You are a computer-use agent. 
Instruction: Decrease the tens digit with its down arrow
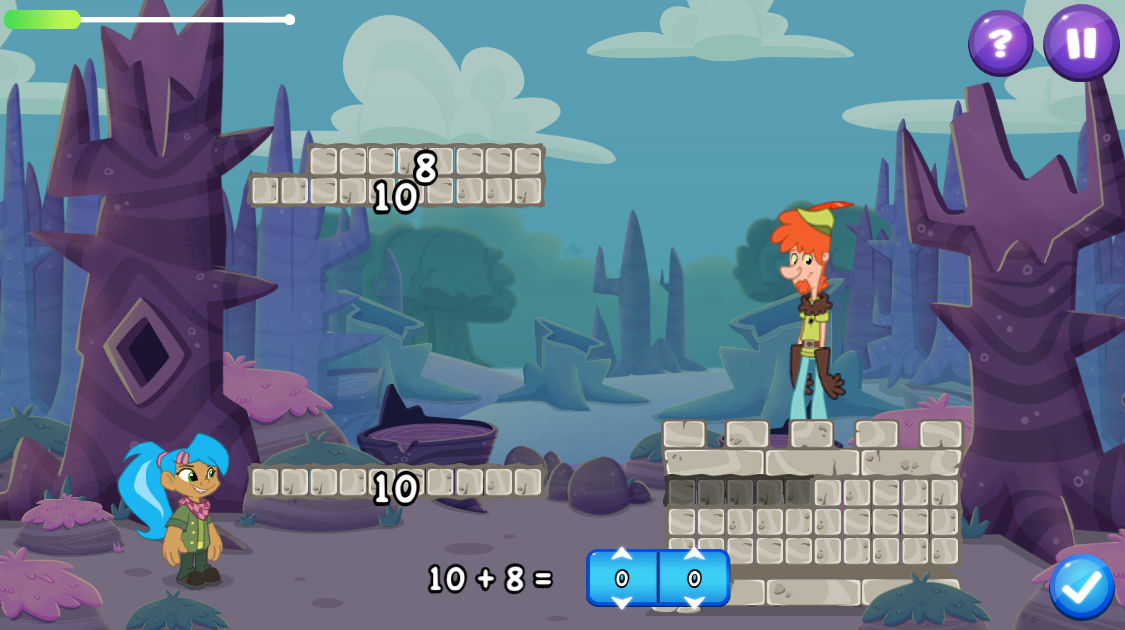[x=622, y=601]
